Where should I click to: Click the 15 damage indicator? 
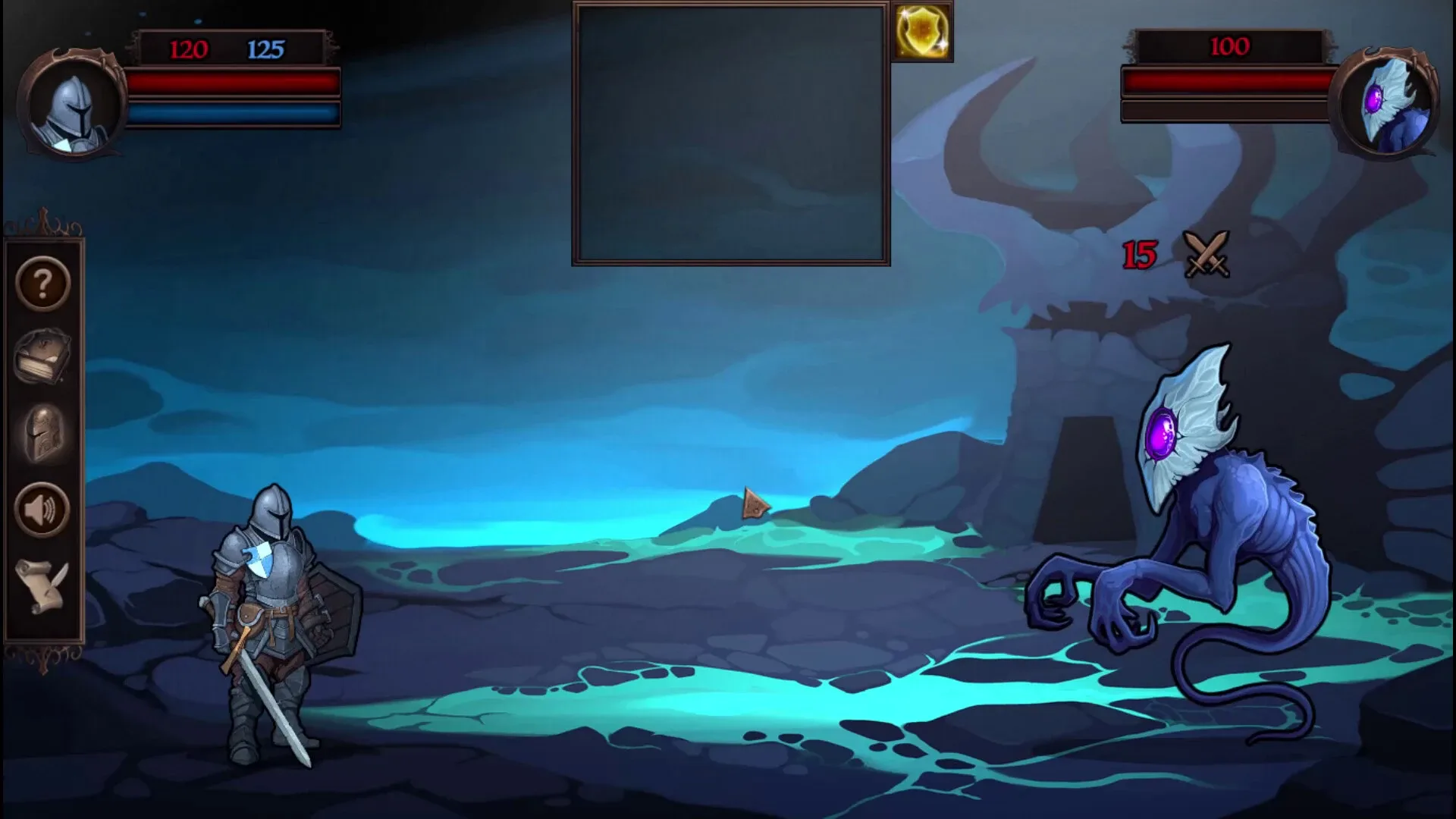pyautogui.click(x=1138, y=254)
